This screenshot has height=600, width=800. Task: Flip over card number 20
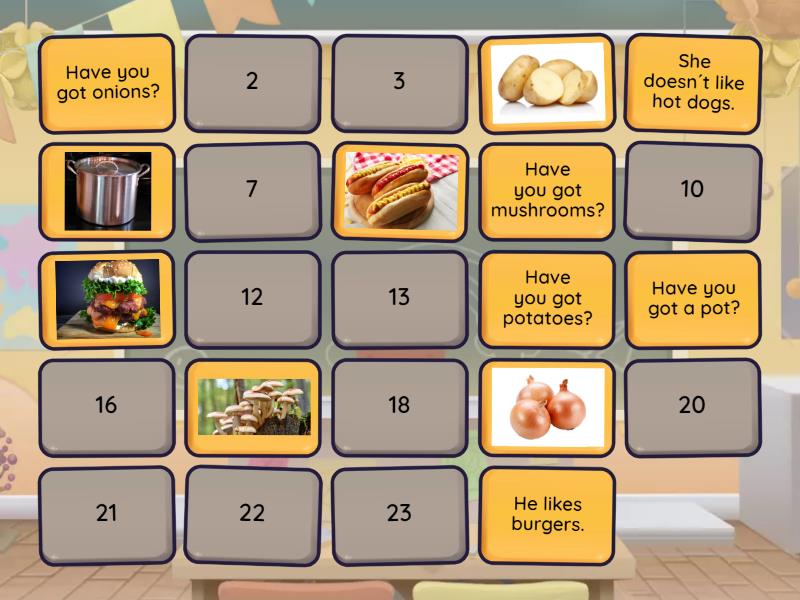(x=692, y=406)
